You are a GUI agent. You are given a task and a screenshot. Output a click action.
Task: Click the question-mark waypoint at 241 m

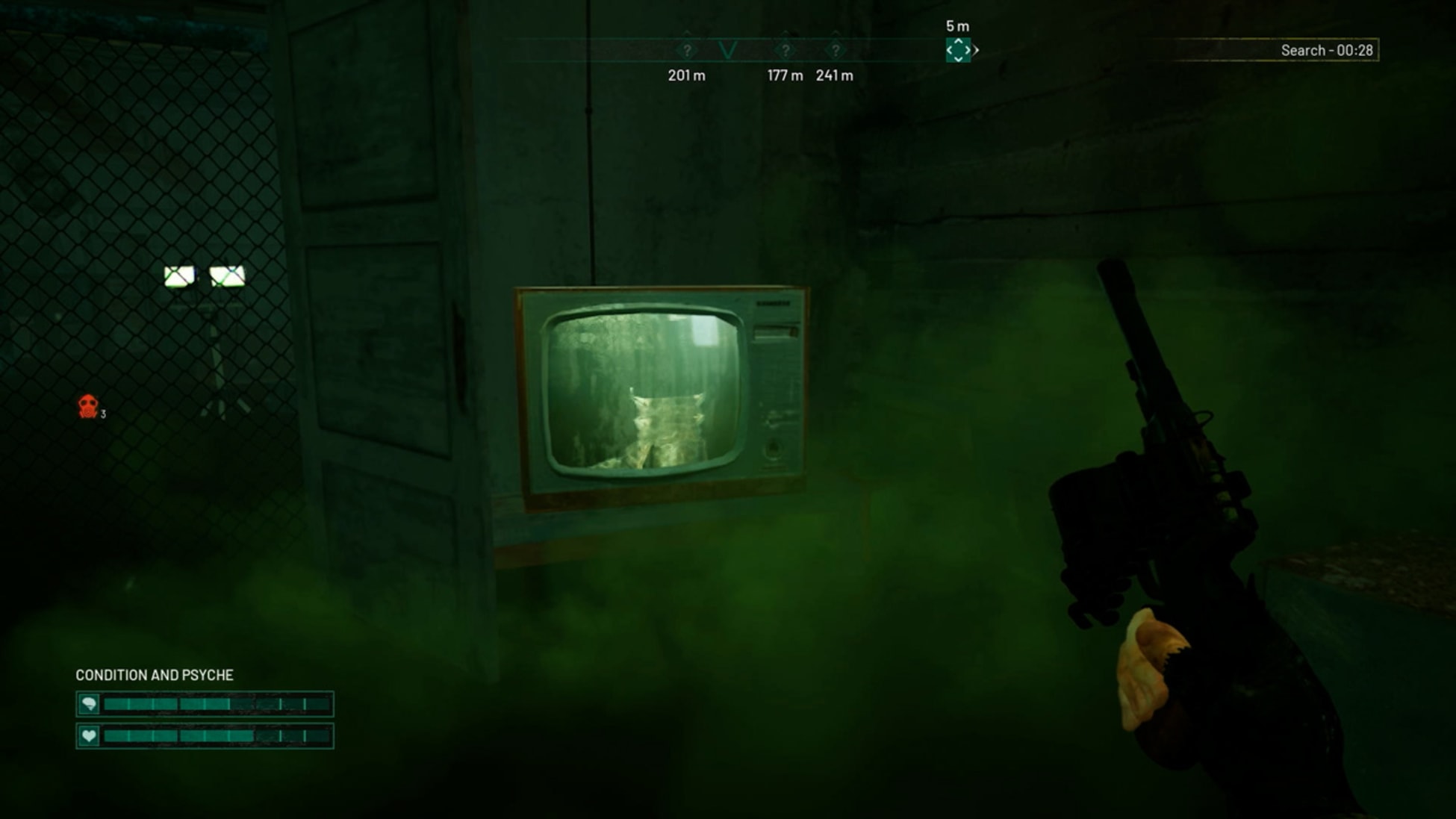(836, 49)
